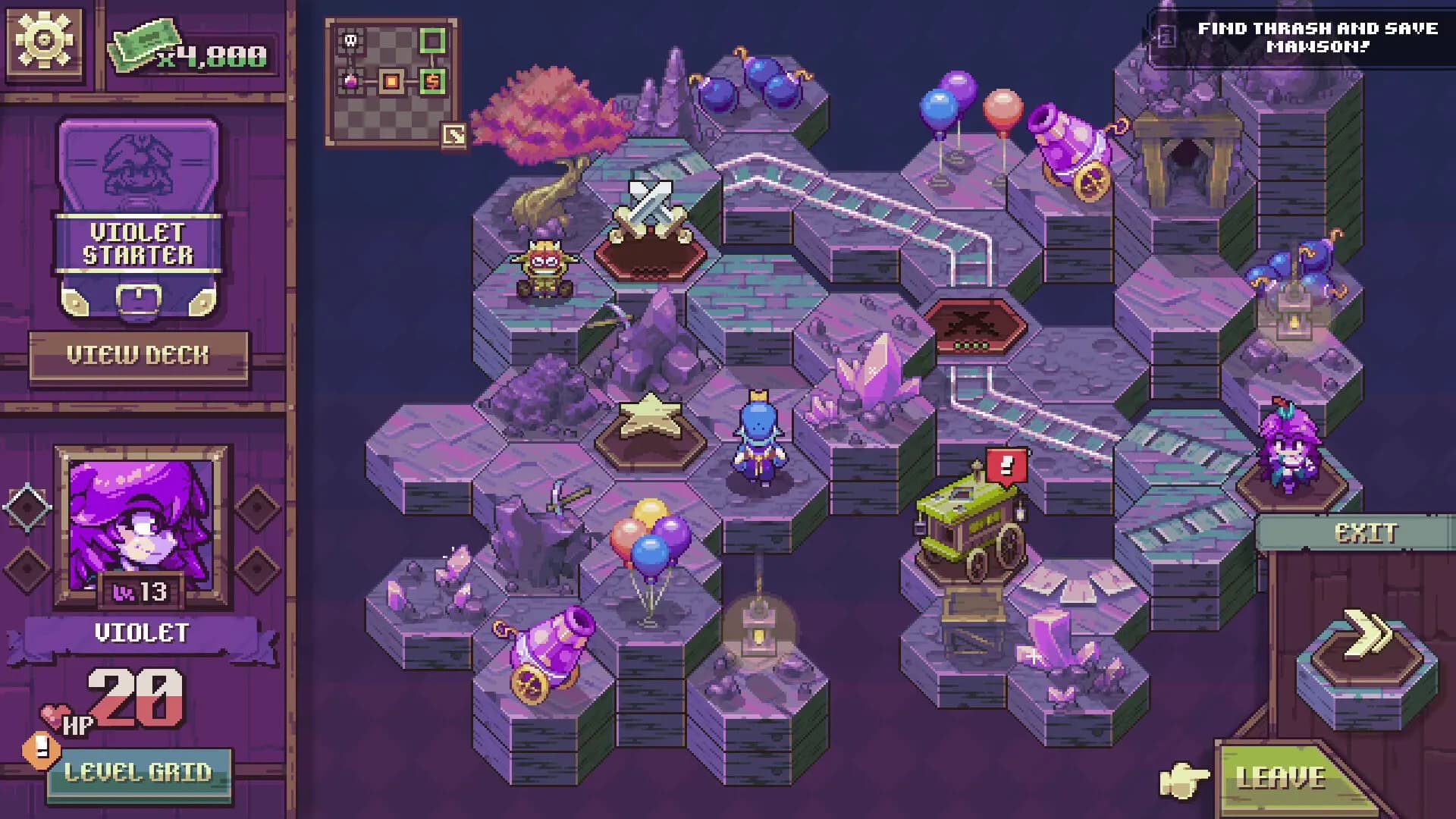This screenshot has height=819, width=1456.
Task: Select the dollar-sign shop room on the minimap
Action: click(433, 80)
